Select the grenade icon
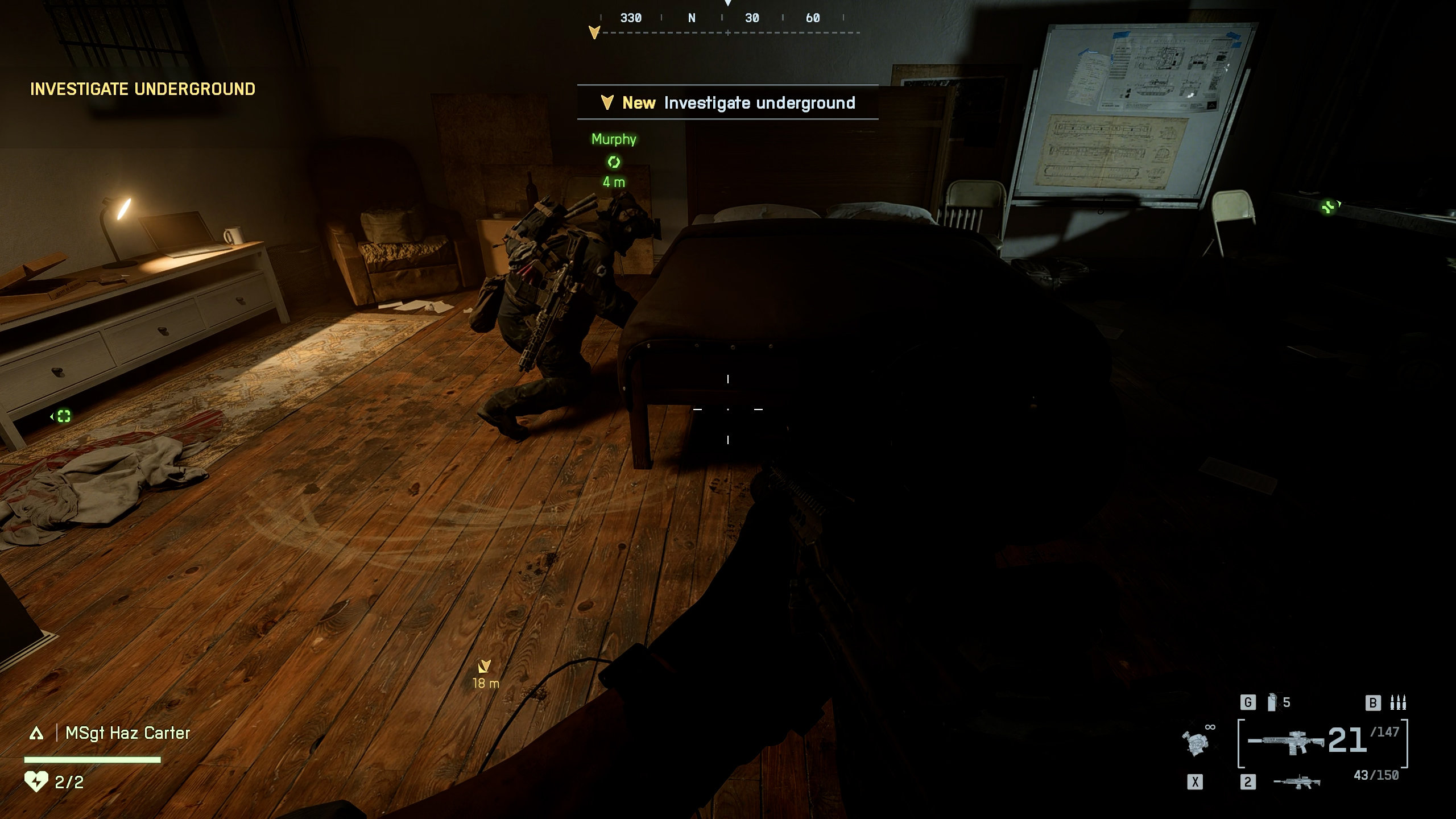 [1272, 703]
